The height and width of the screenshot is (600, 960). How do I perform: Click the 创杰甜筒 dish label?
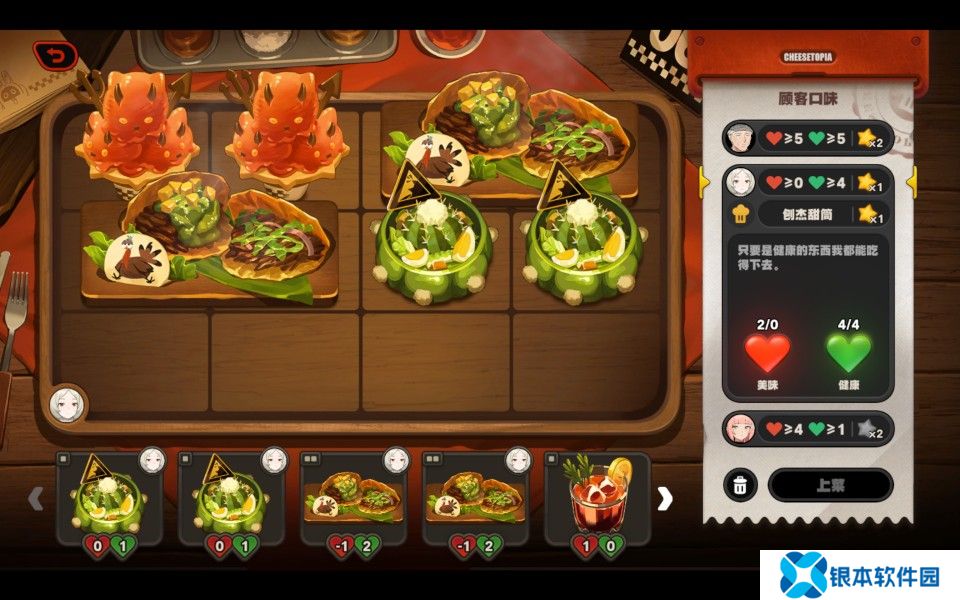pyautogui.click(x=808, y=213)
